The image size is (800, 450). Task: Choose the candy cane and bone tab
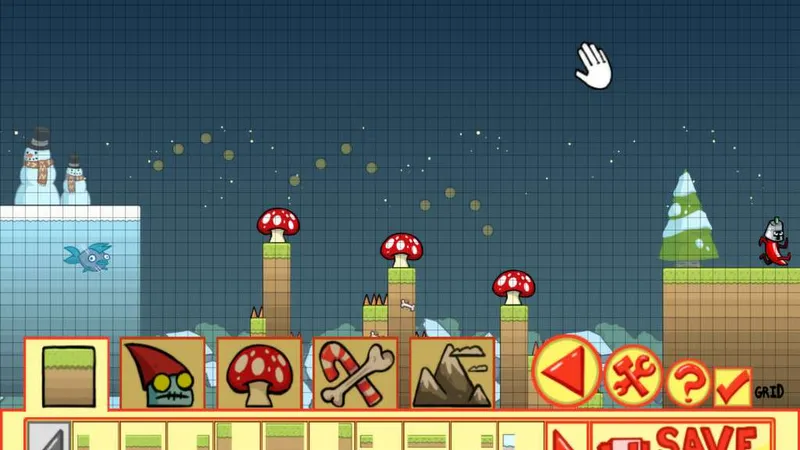point(355,373)
